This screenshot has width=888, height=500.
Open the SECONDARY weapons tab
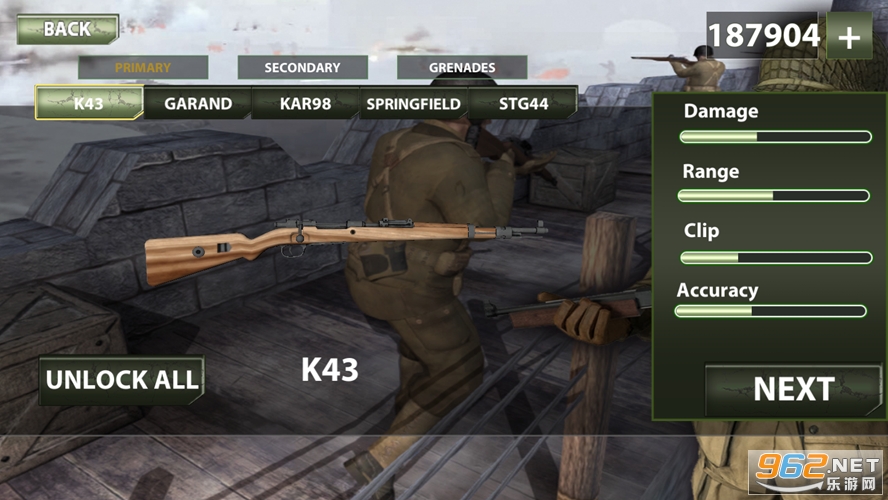point(302,68)
